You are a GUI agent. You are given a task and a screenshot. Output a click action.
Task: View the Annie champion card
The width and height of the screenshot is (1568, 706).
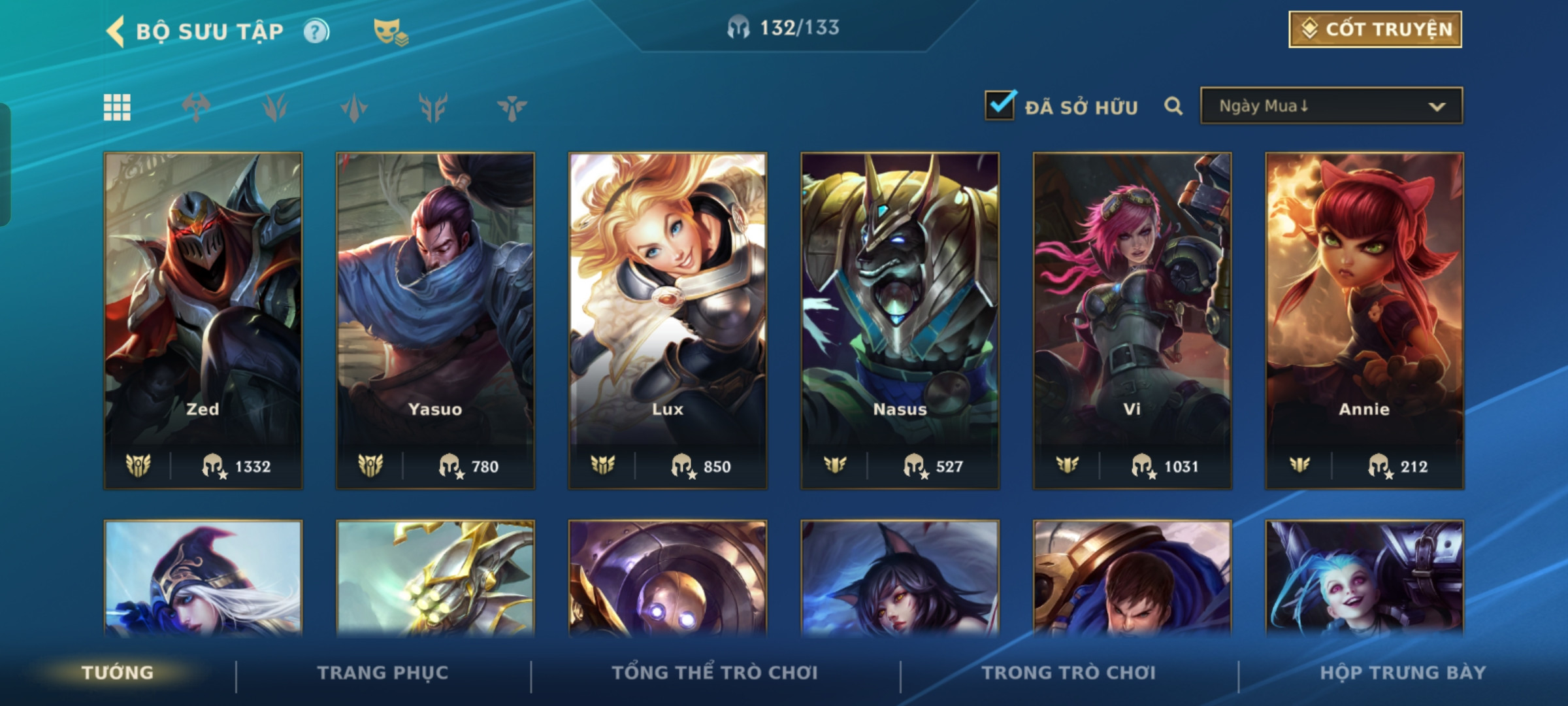(1364, 320)
